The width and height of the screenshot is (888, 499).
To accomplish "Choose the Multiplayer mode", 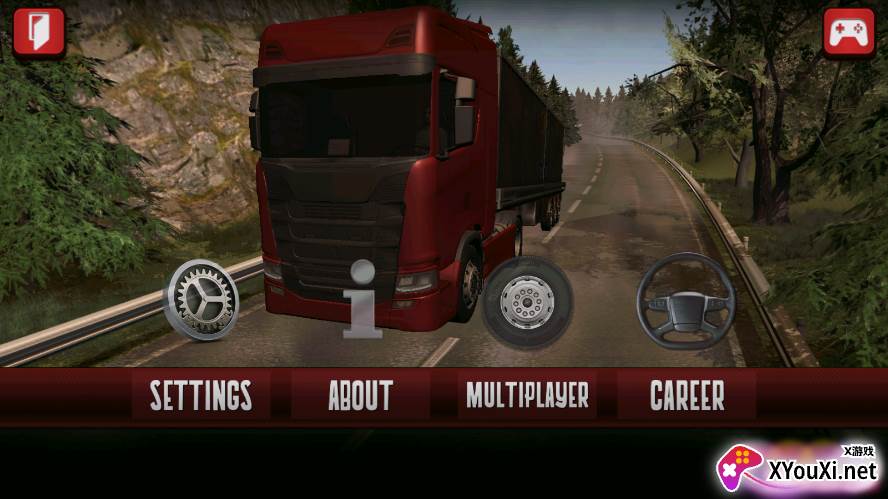I will [527, 395].
